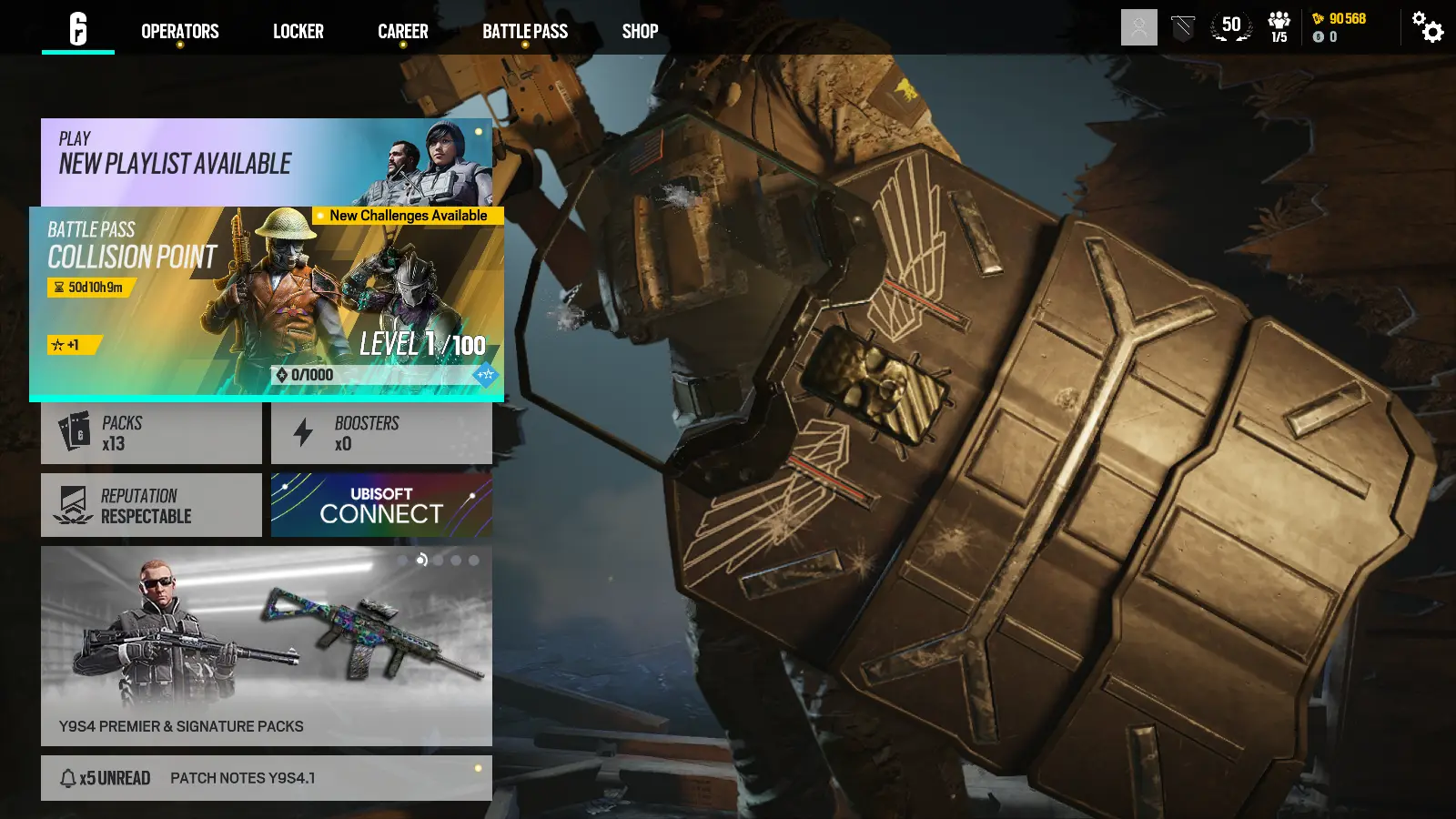Select a carousel dot above Y9S4 packs banner
This screenshot has width=1456, height=819.
tap(437, 561)
